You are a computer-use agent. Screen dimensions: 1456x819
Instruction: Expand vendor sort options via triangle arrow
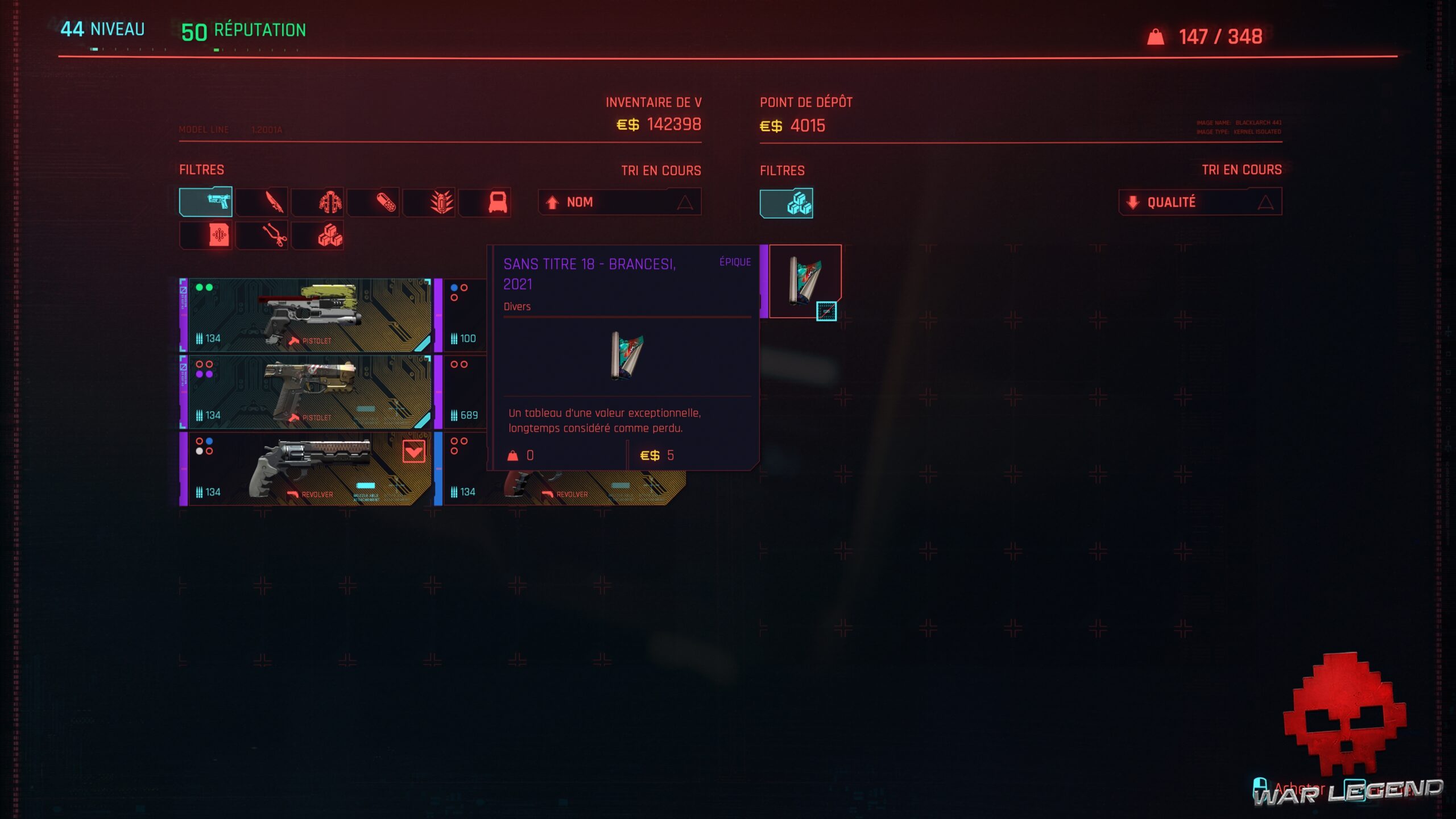pyautogui.click(x=1265, y=201)
